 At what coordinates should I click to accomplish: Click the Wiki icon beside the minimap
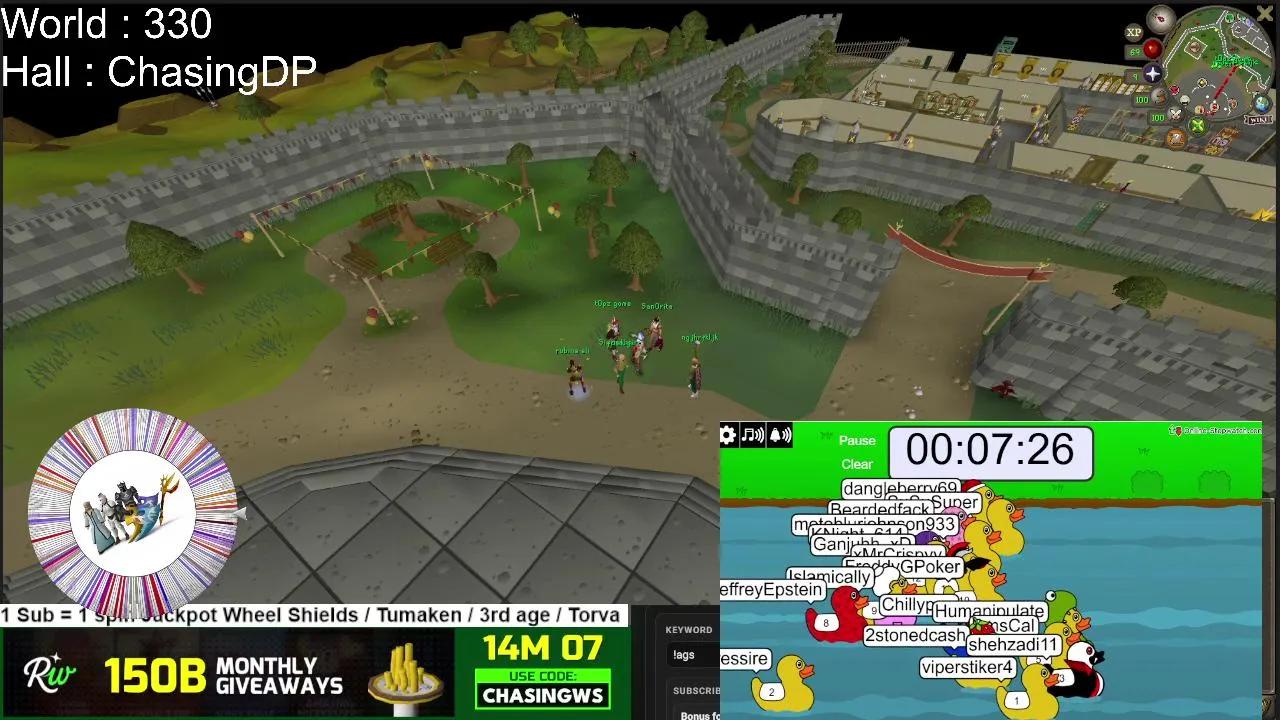point(1258,119)
